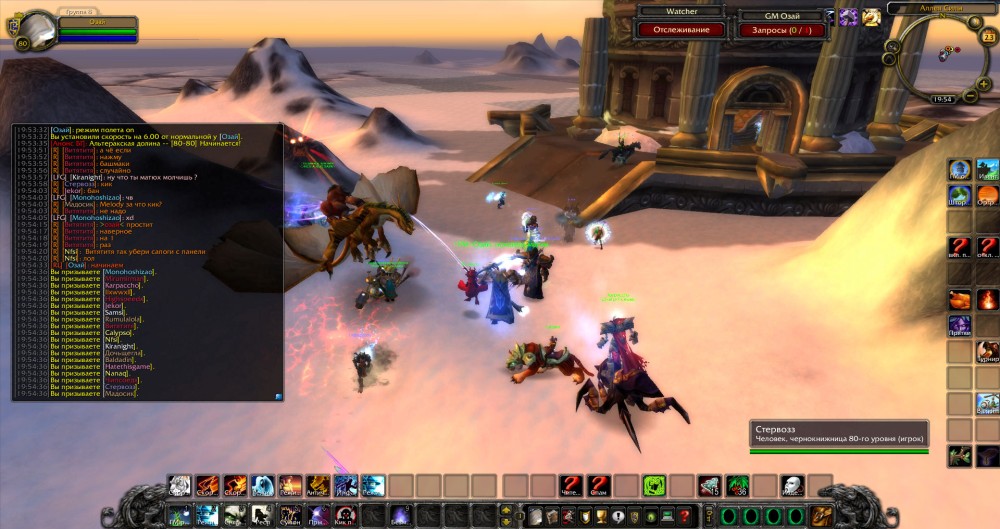Viewport: 1000px width, 529px height.
Task: Click the purple mushroom buff icon
Action: click(x=849, y=16)
